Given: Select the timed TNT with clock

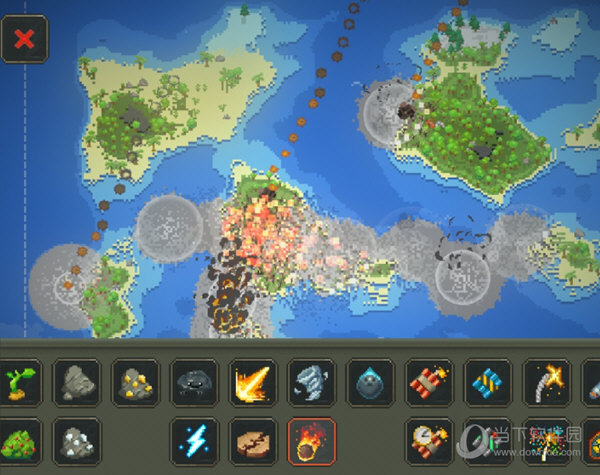Looking at the screenshot, I should [x=429, y=441].
